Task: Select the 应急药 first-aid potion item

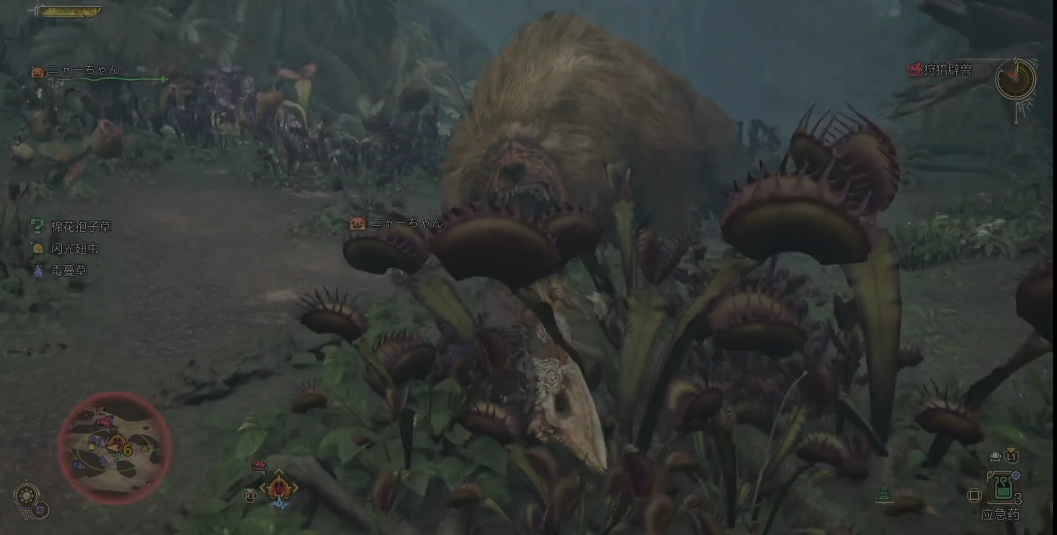Action: [1002, 488]
